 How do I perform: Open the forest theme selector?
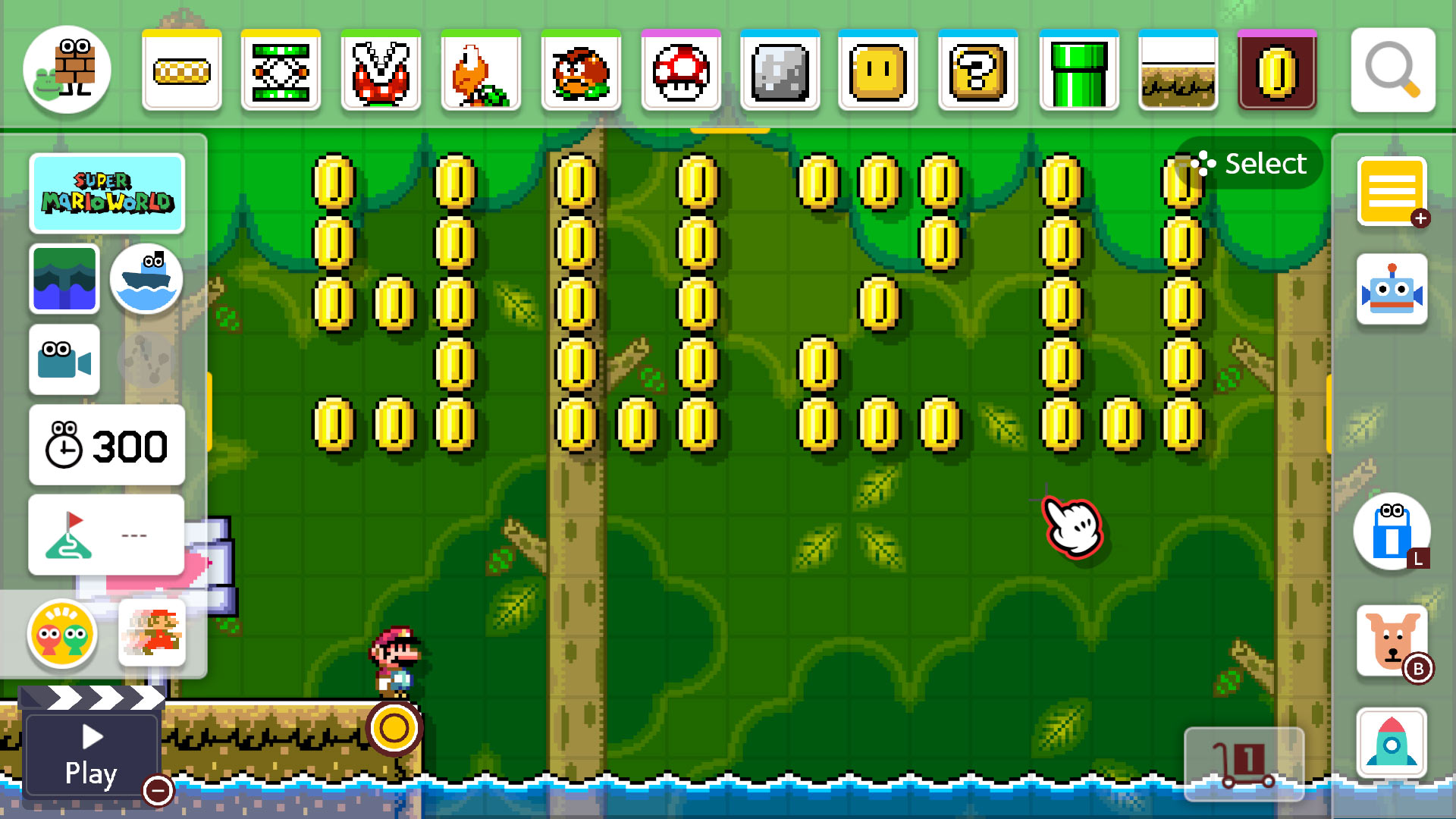[64, 279]
